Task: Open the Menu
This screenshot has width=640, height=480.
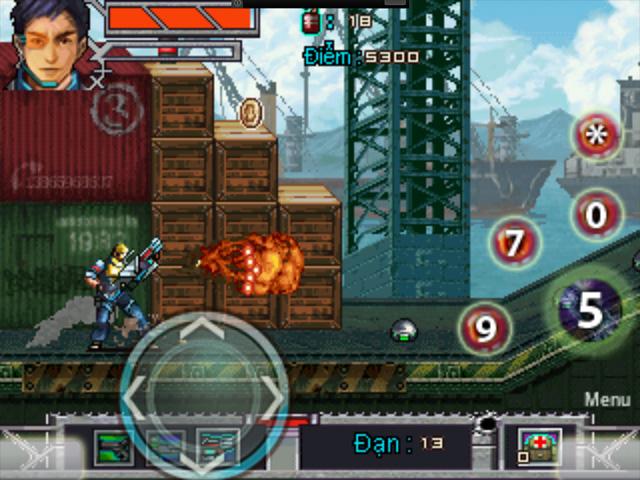Action: coord(607,399)
